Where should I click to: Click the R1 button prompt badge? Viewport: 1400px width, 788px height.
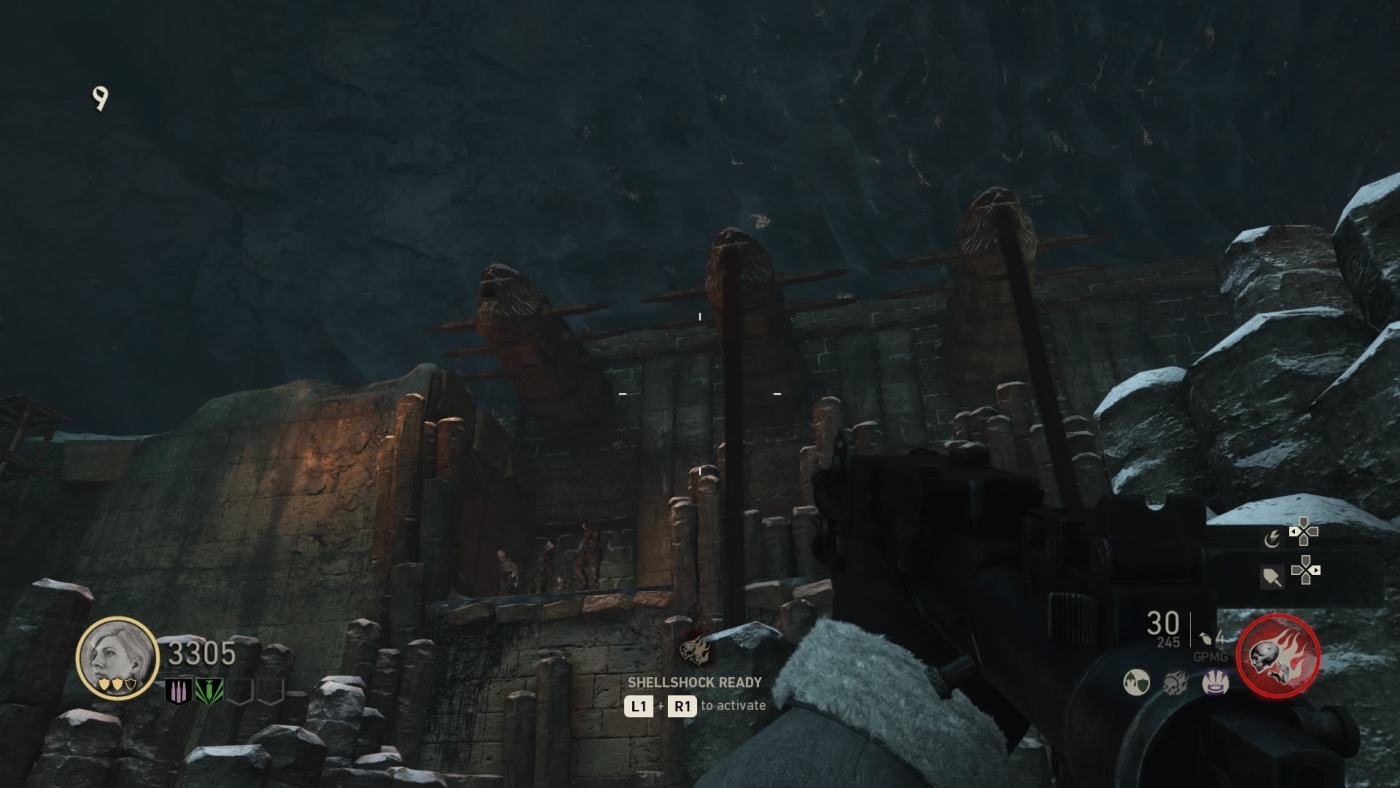click(x=683, y=705)
